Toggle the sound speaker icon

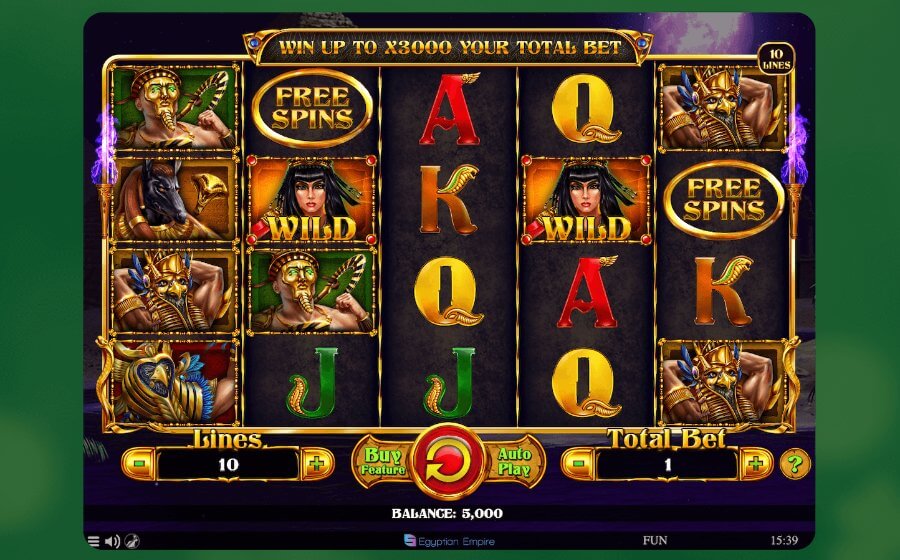[x=112, y=541]
